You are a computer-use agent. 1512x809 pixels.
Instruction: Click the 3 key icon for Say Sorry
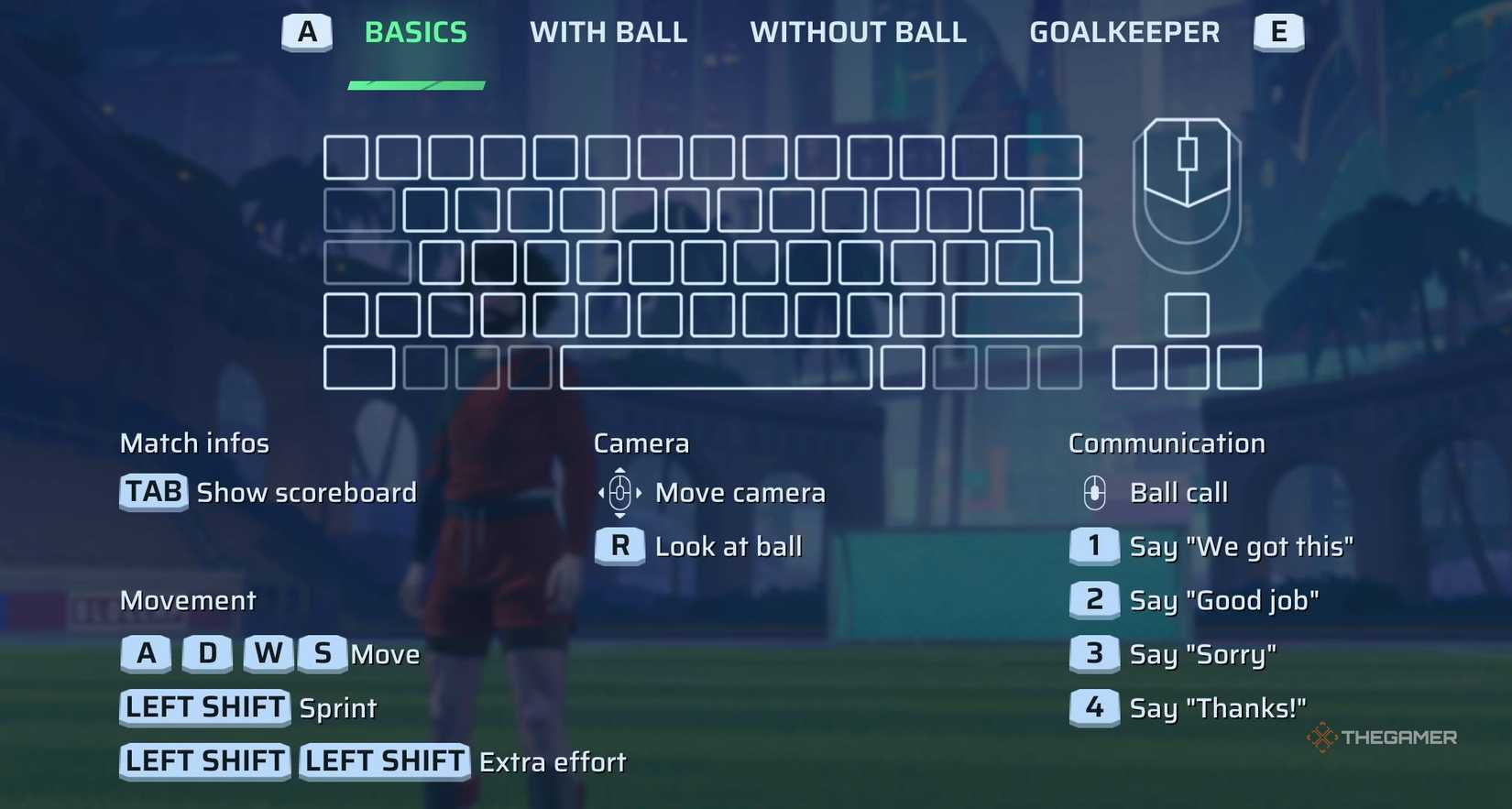tap(1093, 653)
